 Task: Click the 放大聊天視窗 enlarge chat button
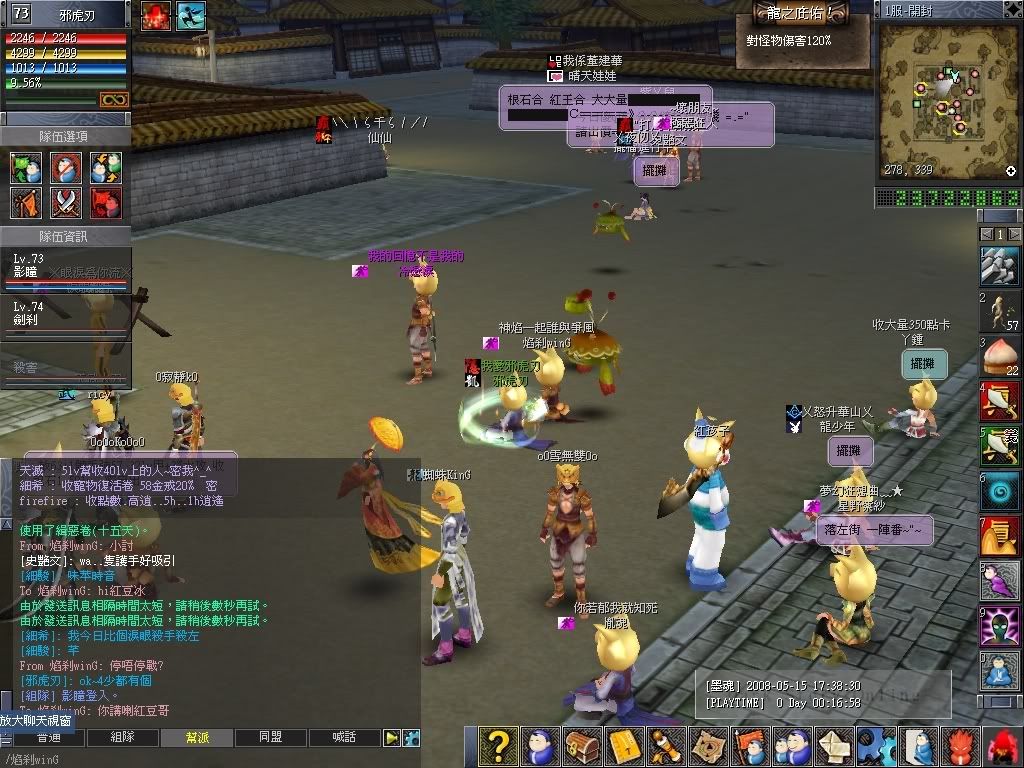[x=43, y=720]
